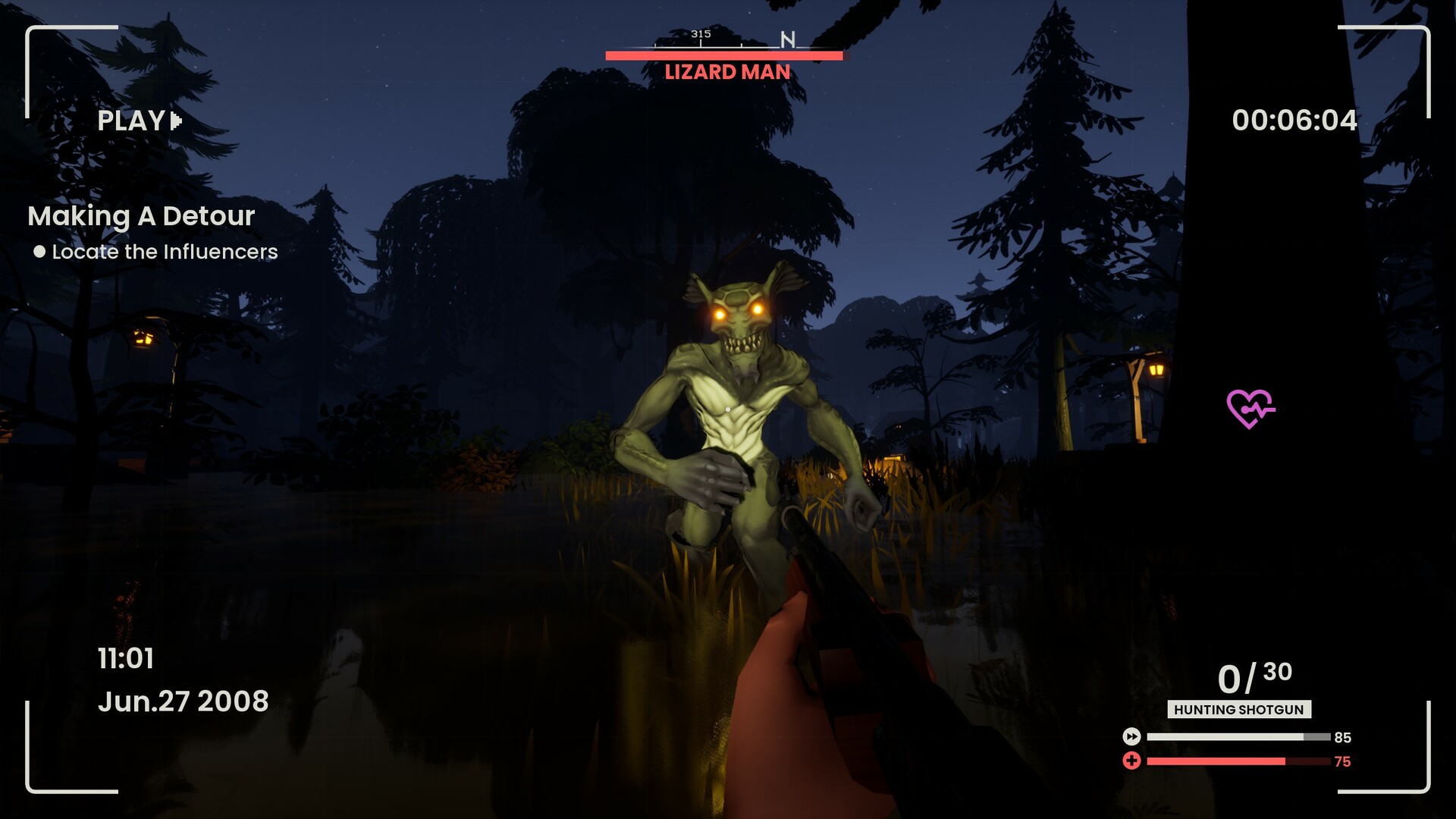Click the Hunting Shotgun weapon label
This screenshot has width=1456, height=819.
[x=1238, y=710]
